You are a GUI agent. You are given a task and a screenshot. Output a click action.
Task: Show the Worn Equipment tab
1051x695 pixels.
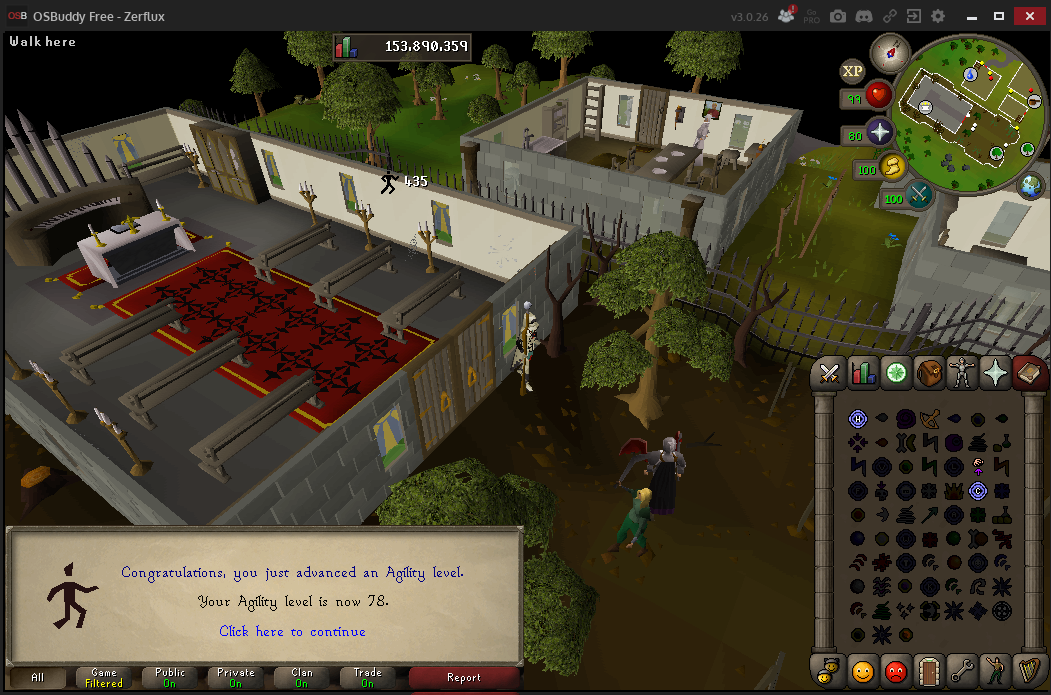click(x=962, y=373)
